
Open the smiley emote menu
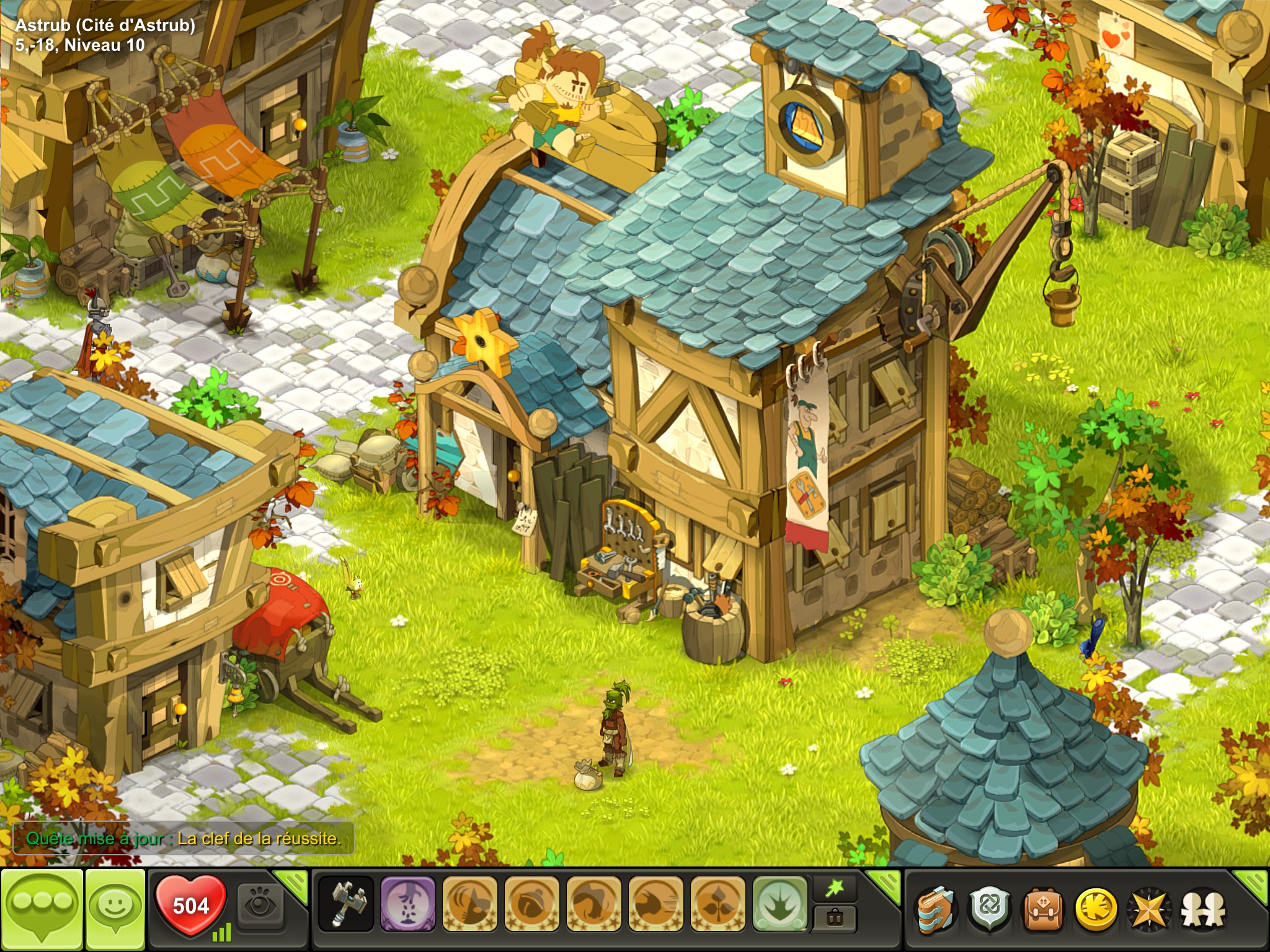point(115,909)
